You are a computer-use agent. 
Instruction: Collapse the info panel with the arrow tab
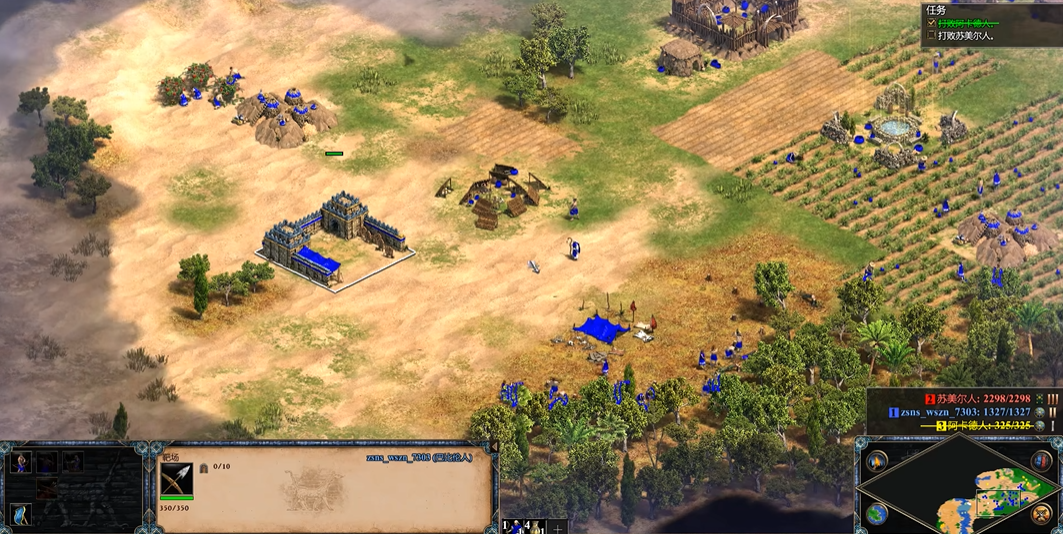pos(493,448)
